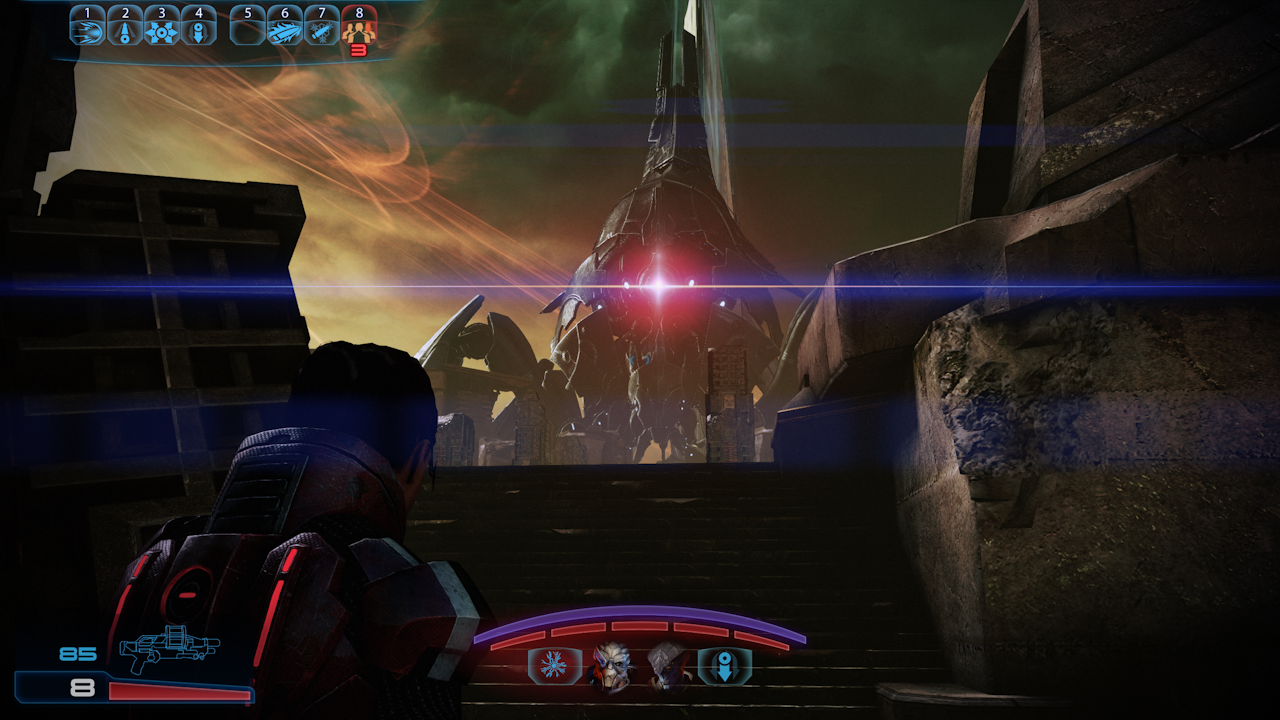Trigger the down-arrow squad power beside the portraits
Image resolution: width=1280 pixels, height=720 pixels.
point(723,666)
